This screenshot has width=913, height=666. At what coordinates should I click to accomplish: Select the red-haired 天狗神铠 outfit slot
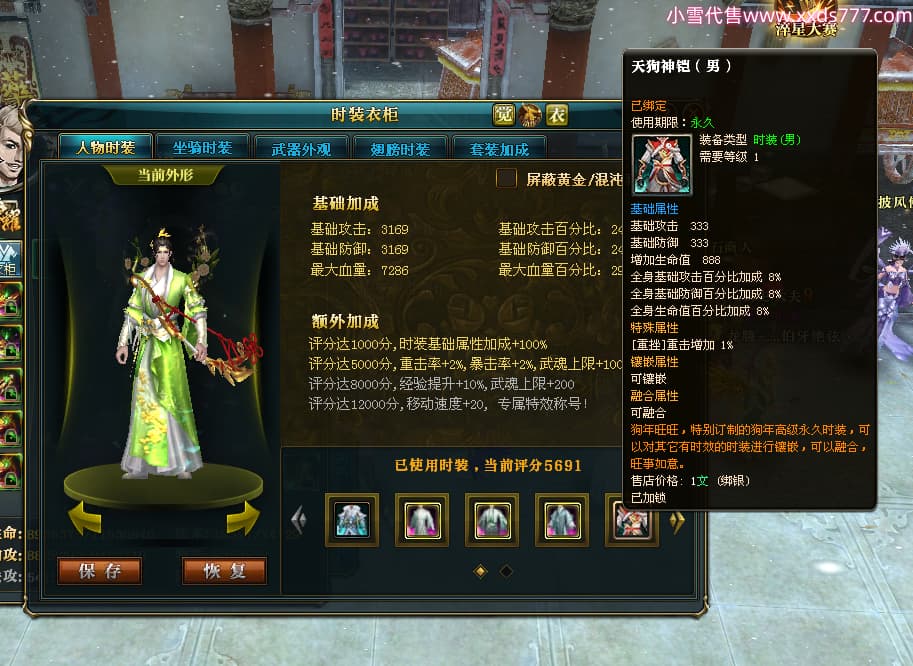point(632,520)
